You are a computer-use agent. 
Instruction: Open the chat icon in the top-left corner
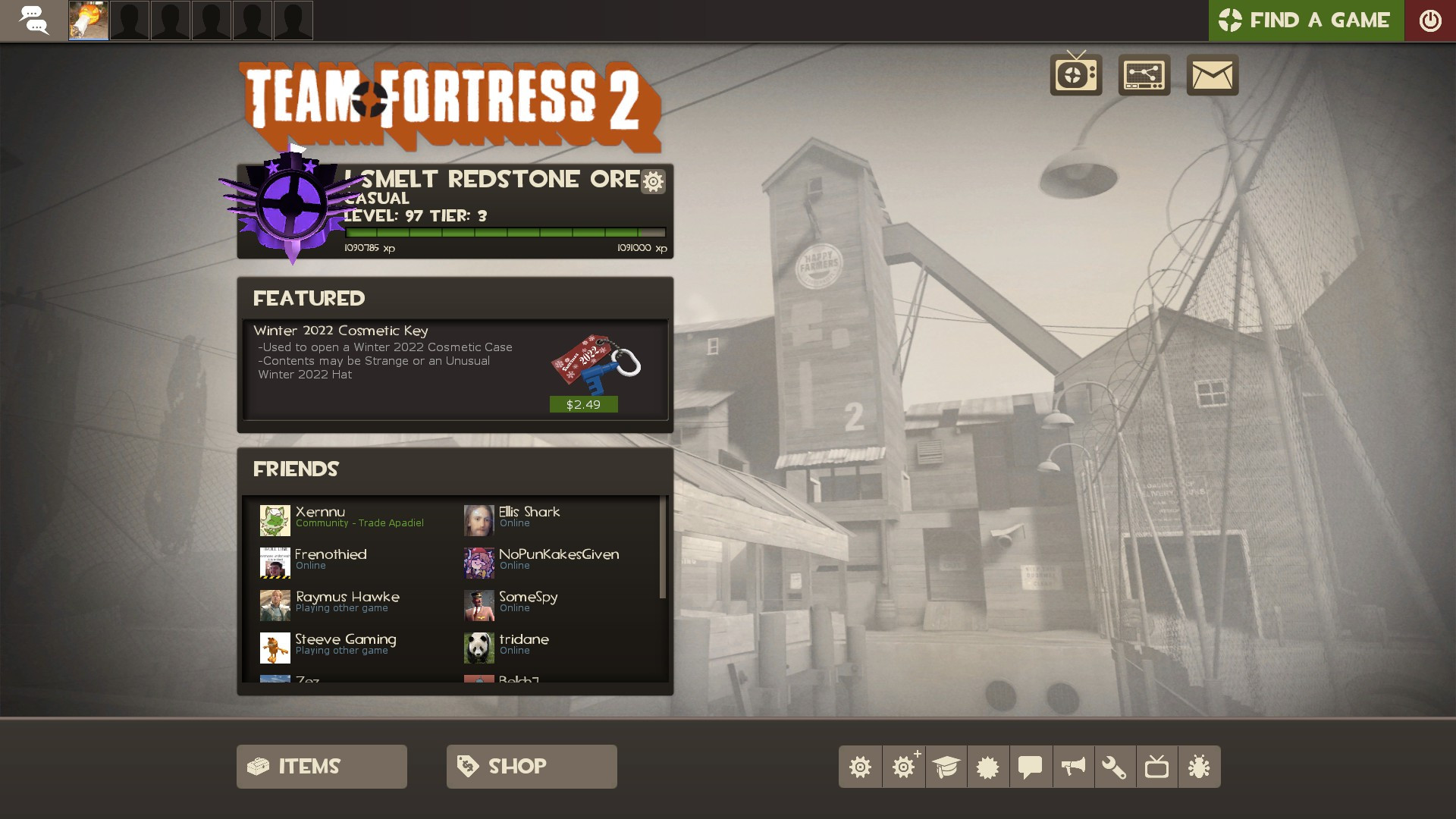click(35, 20)
